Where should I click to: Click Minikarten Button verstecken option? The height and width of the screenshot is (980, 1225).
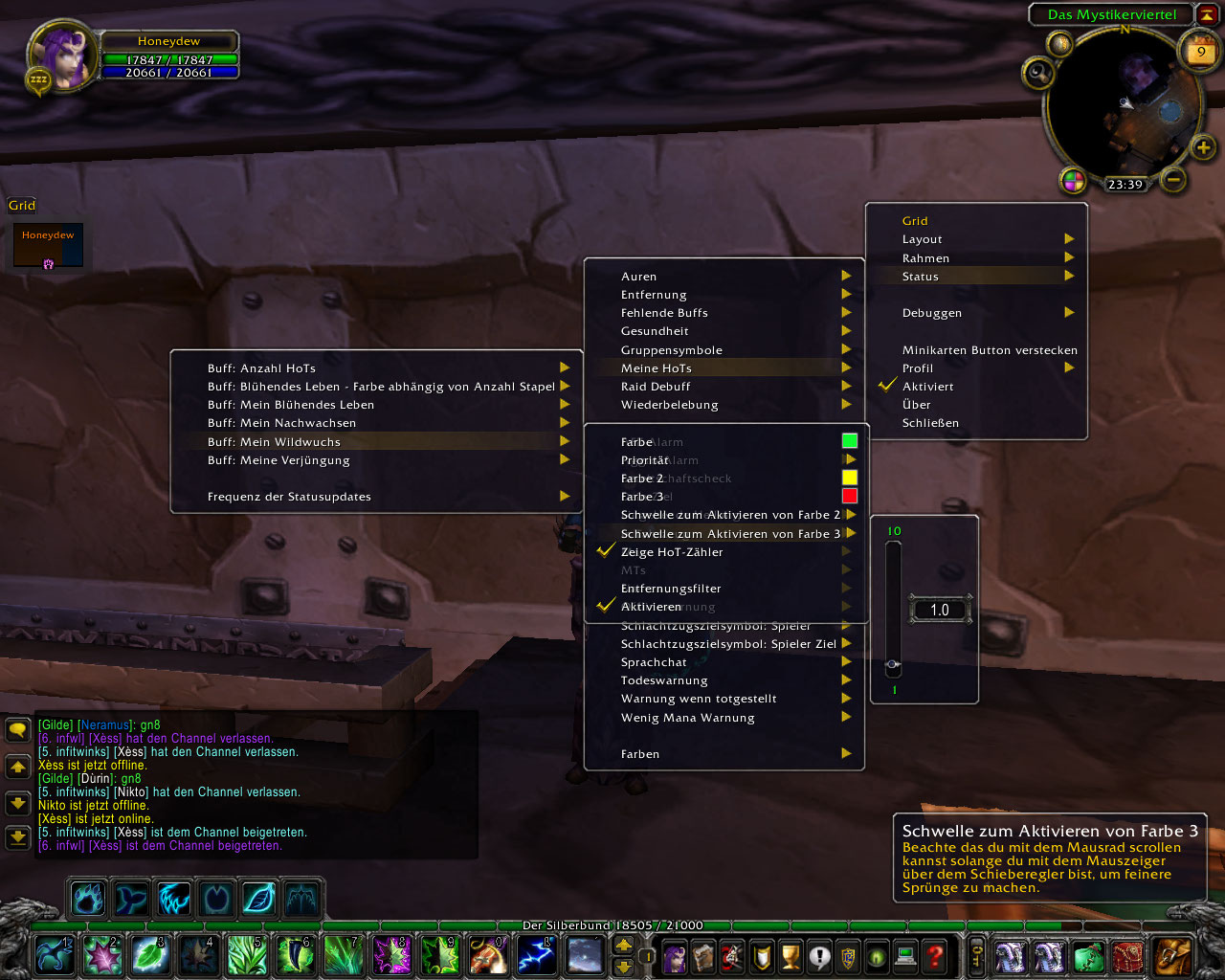[x=989, y=350]
